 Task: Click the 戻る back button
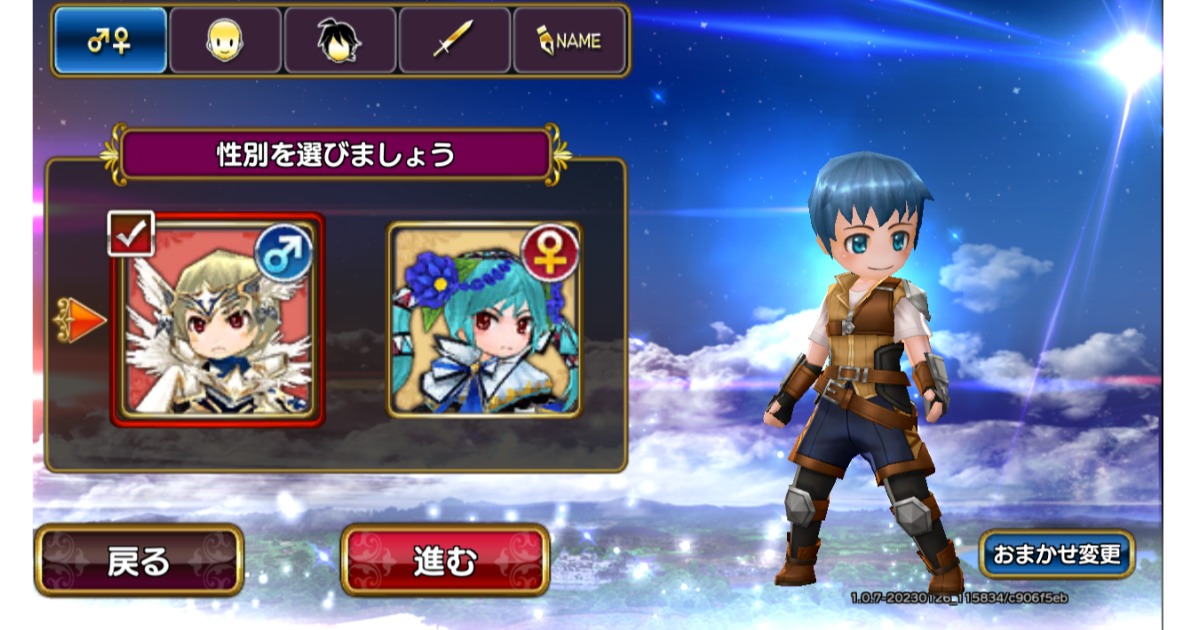point(139,560)
